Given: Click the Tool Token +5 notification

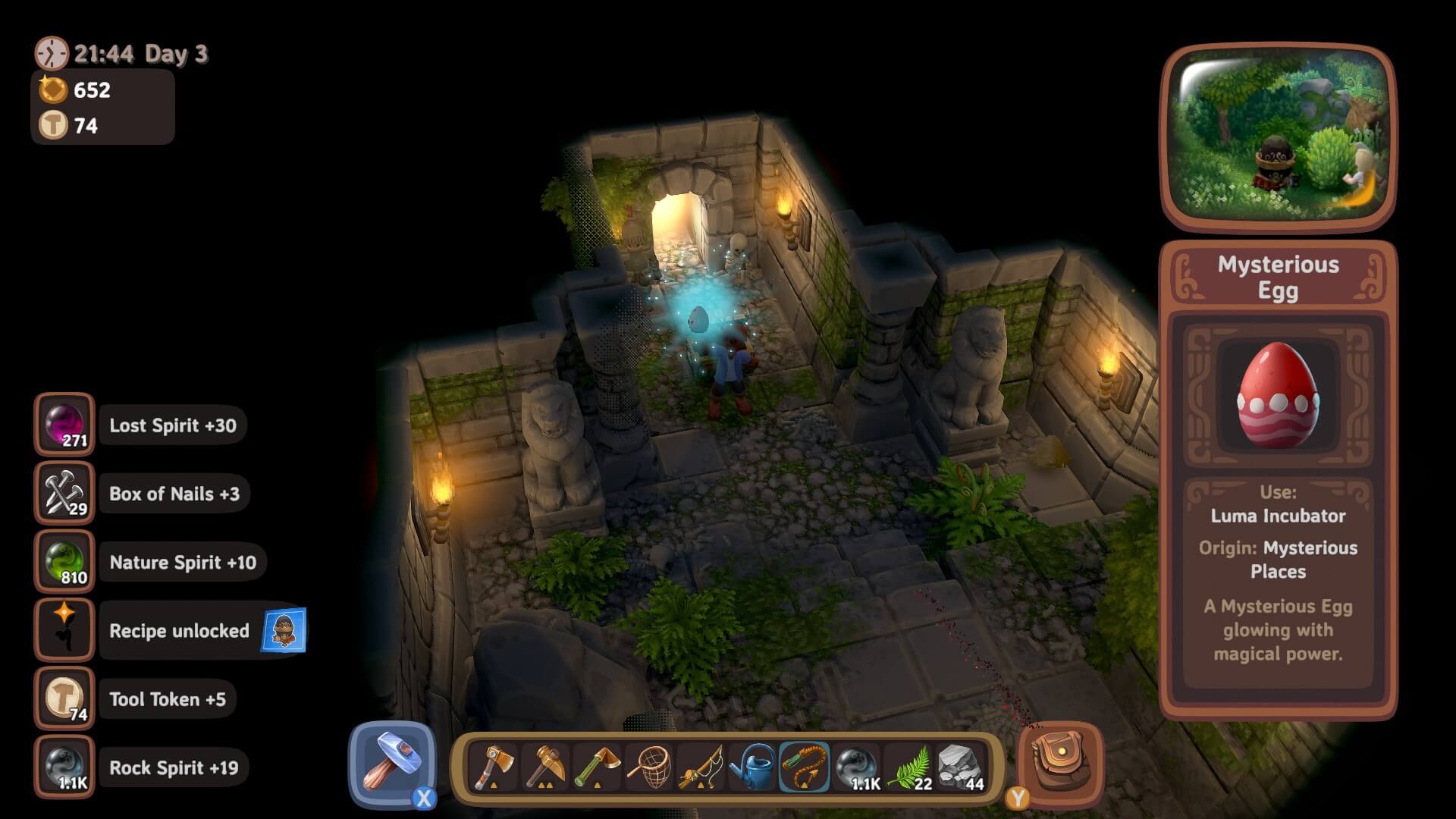Looking at the screenshot, I should click(x=168, y=699).
